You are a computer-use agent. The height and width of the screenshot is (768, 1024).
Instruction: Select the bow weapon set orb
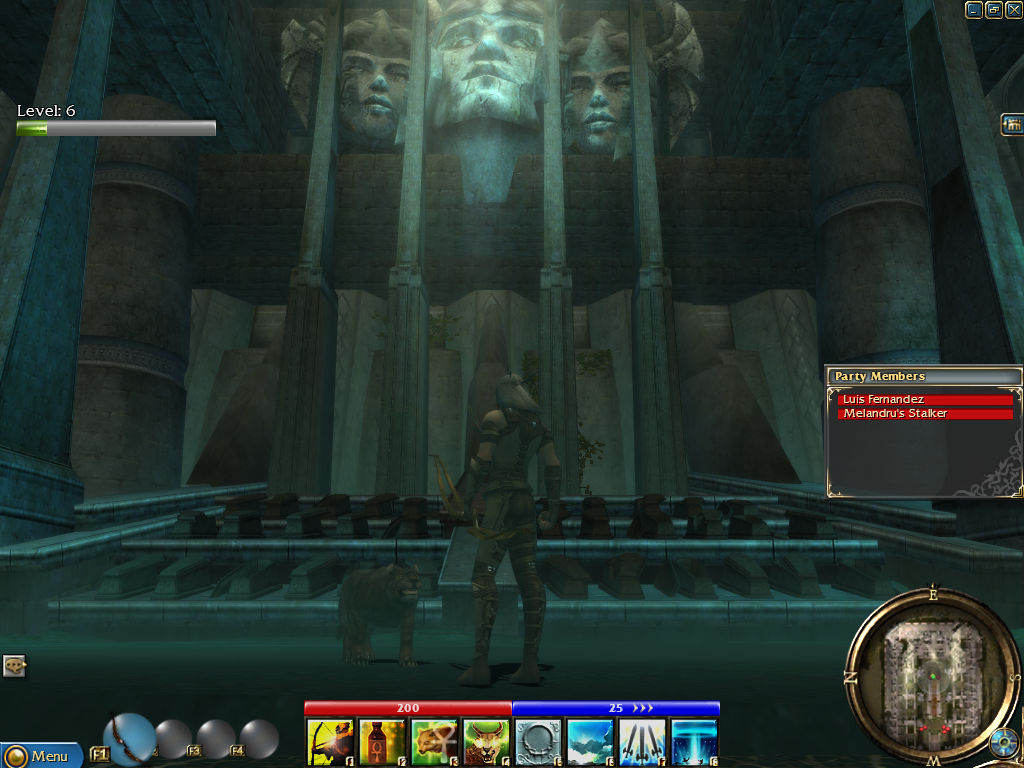[x=129, y=738]
